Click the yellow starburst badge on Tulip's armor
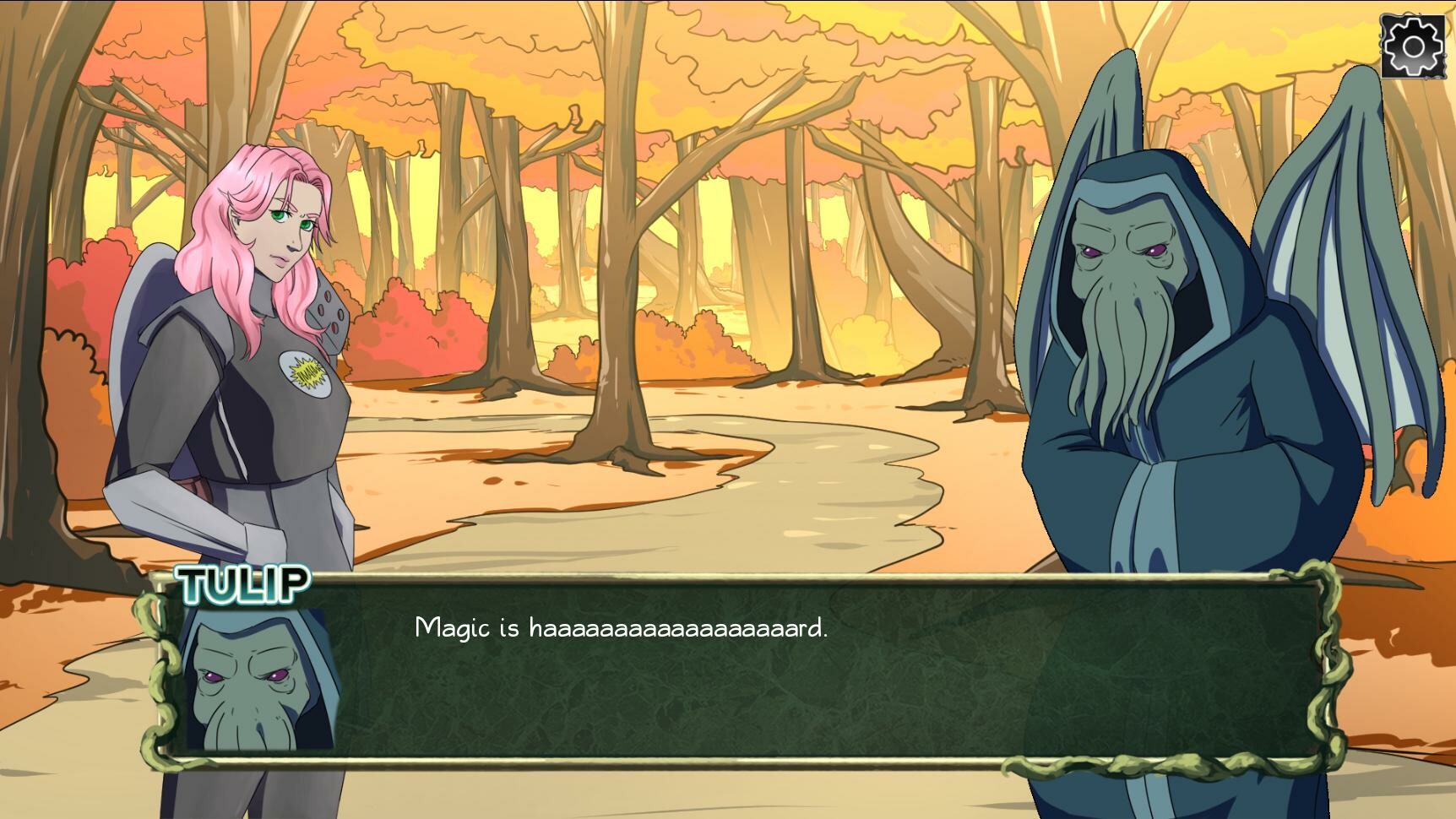 (307, 372)
